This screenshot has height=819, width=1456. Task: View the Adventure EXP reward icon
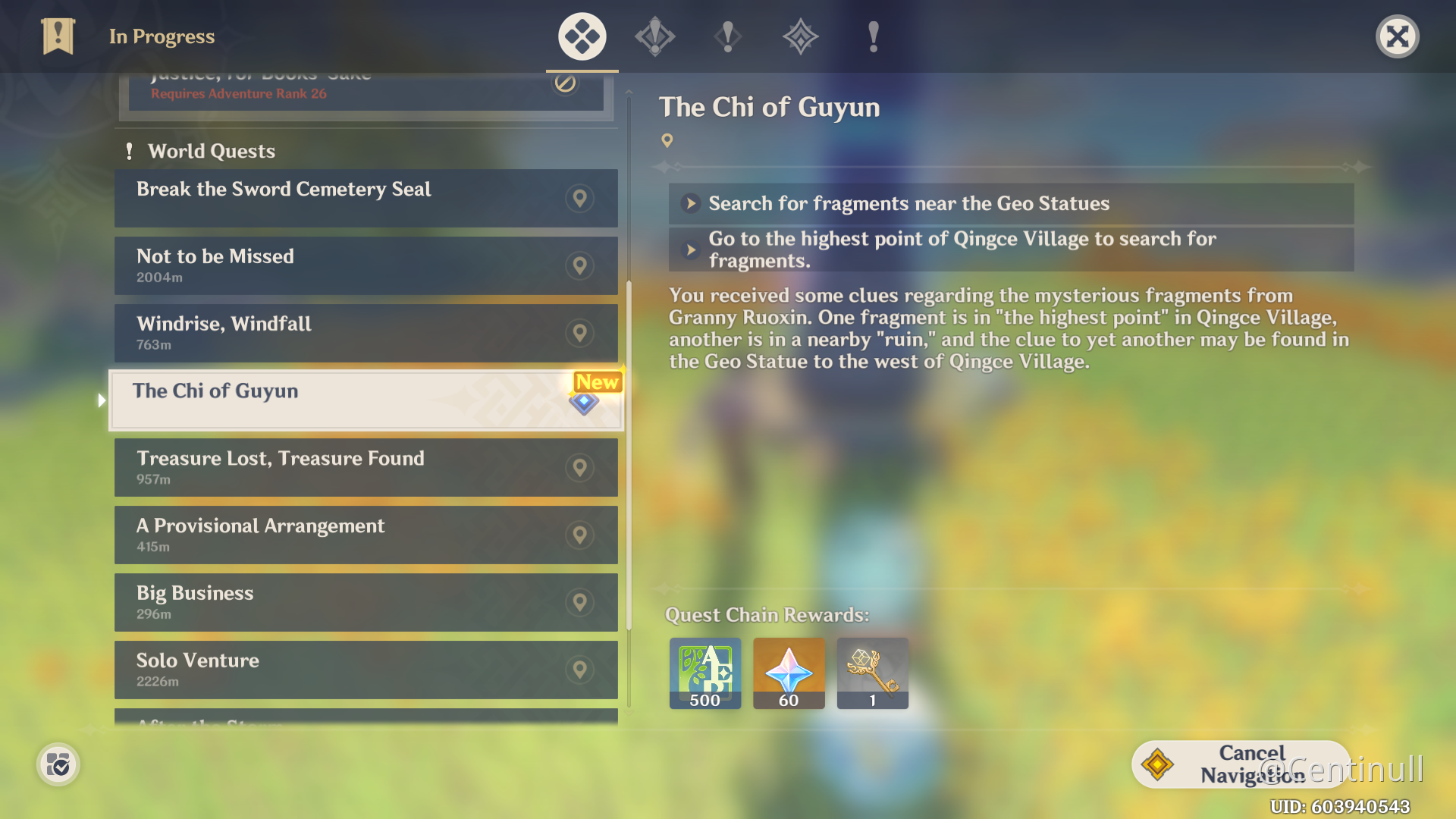[x=704, y=673]
